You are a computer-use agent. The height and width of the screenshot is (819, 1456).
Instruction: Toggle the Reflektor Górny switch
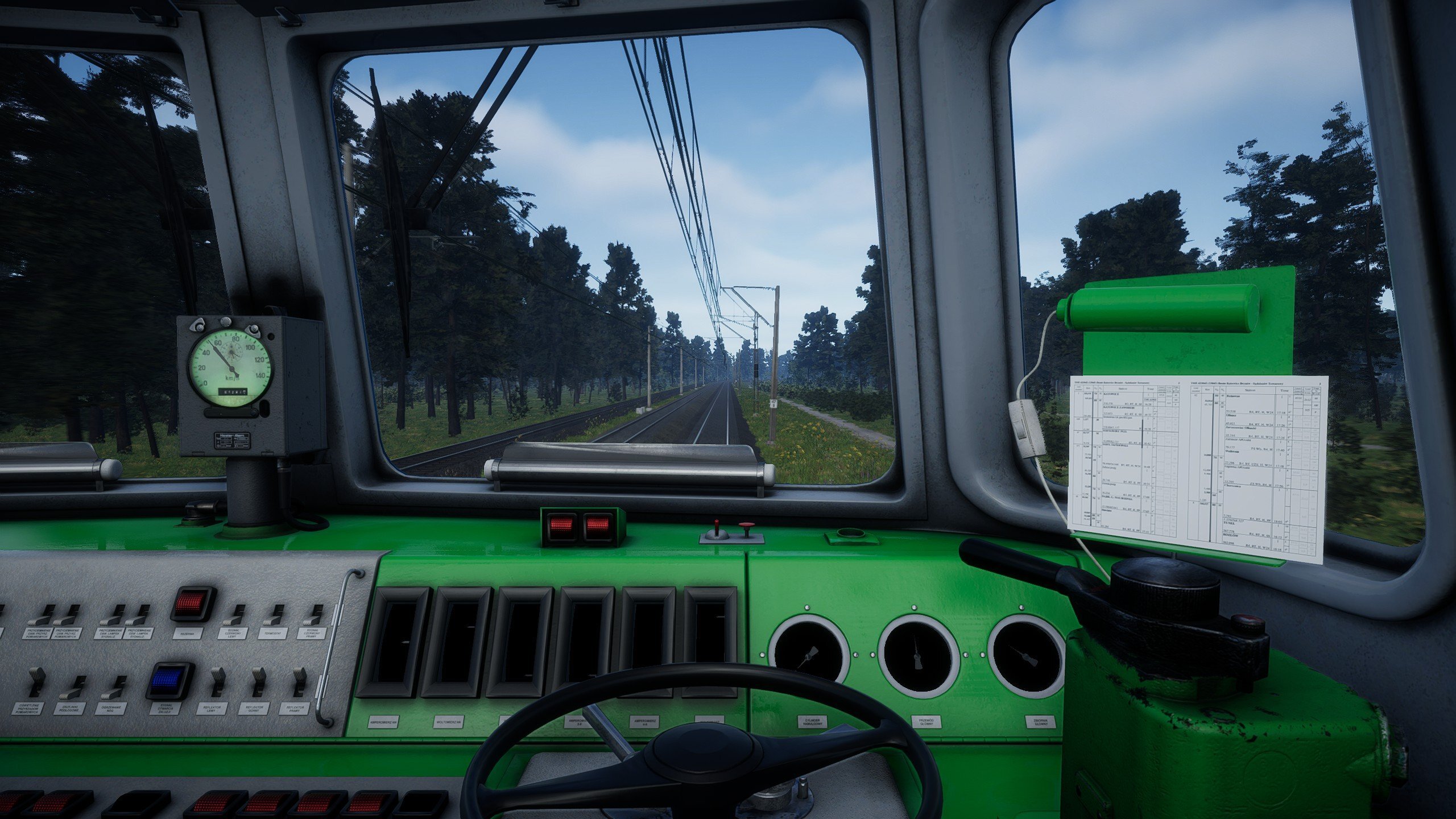pyautogui.click(x=259, y=681)
